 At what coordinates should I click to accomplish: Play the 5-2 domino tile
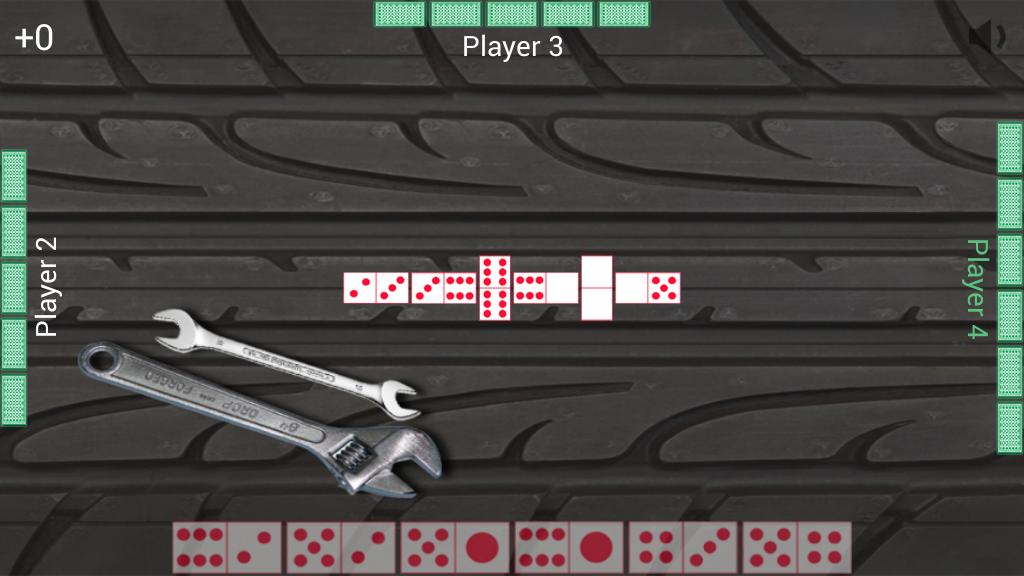pos(340,548)
